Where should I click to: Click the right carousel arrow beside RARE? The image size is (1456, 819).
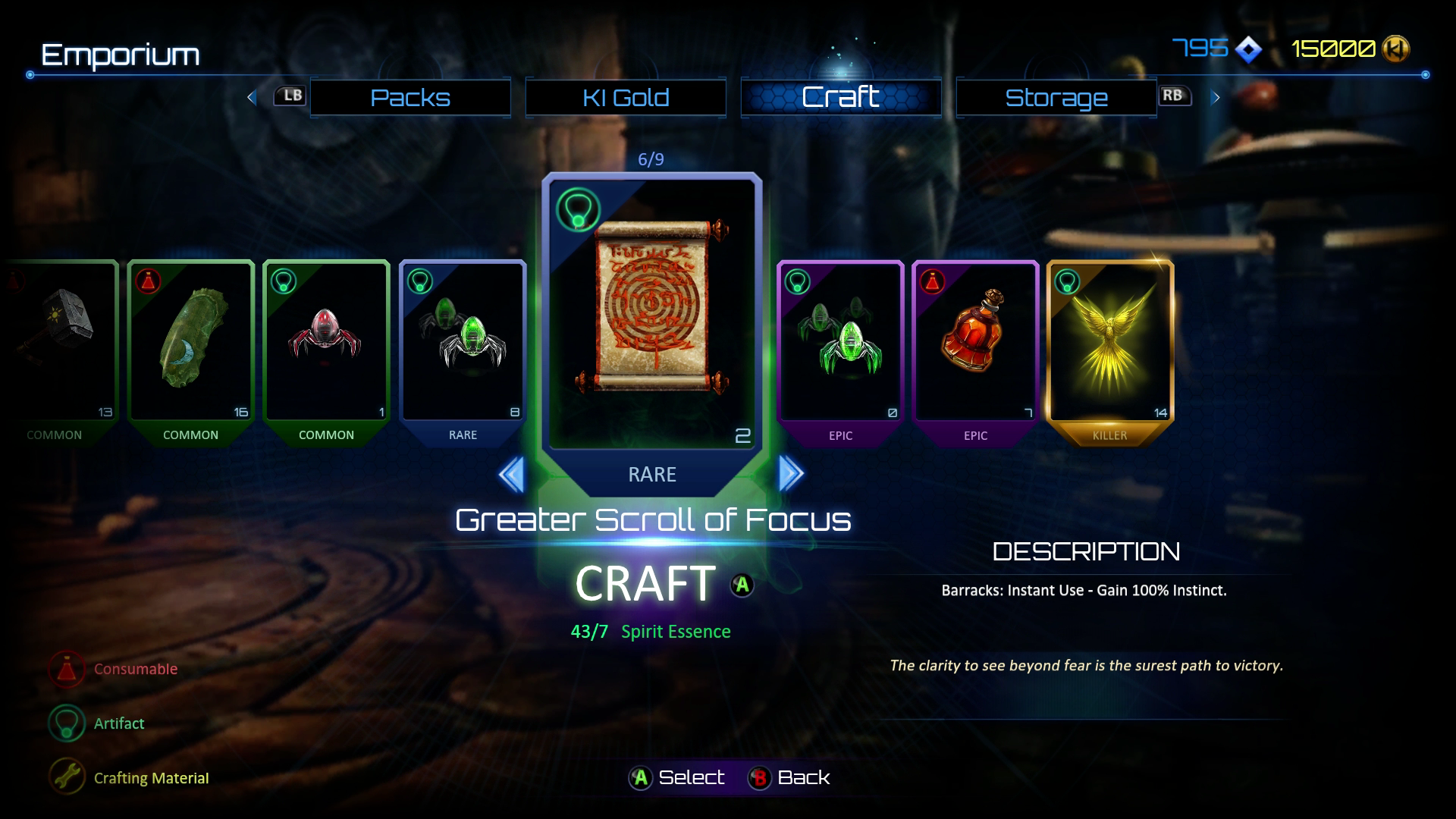point(790,475)
